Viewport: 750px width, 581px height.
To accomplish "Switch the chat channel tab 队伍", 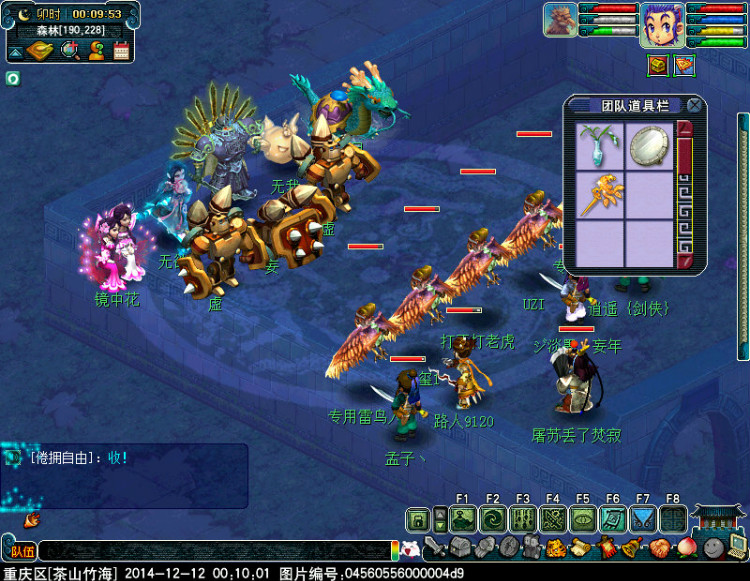I will (x=21, y=549).
